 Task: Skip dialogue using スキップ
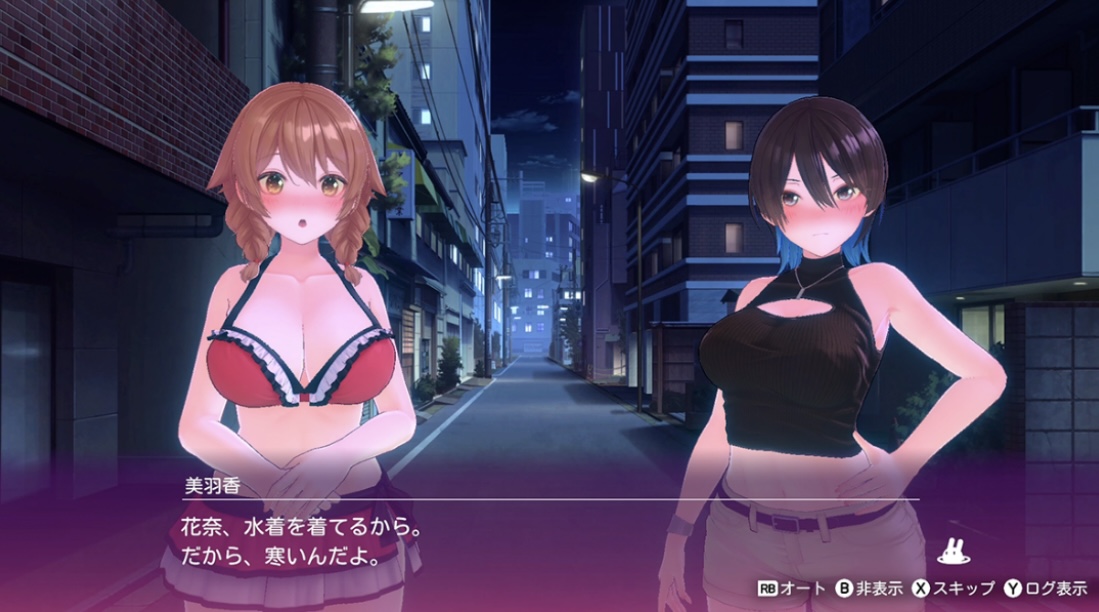point(954,588)
